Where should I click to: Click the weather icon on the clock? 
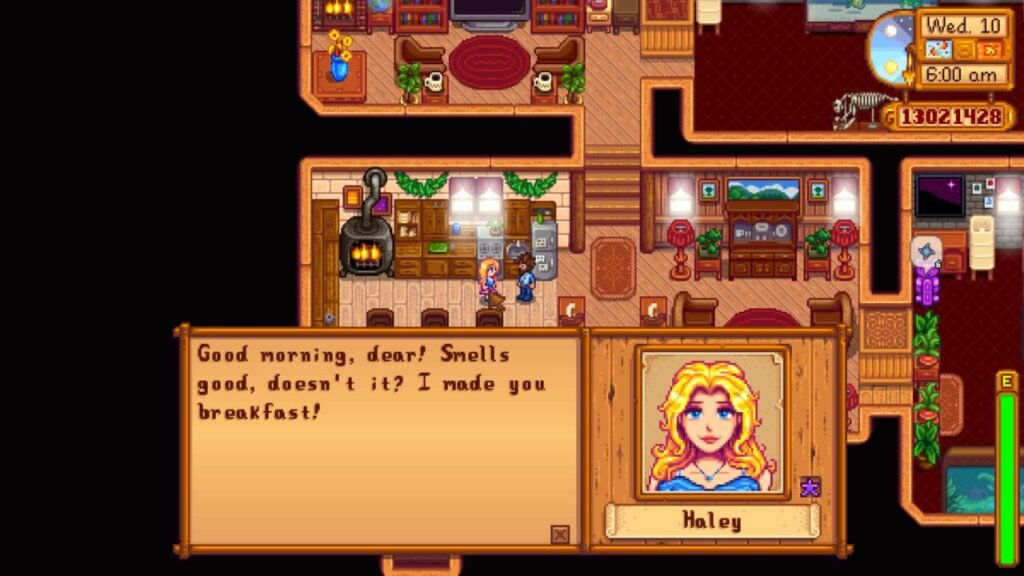click(x=941, y=49)
